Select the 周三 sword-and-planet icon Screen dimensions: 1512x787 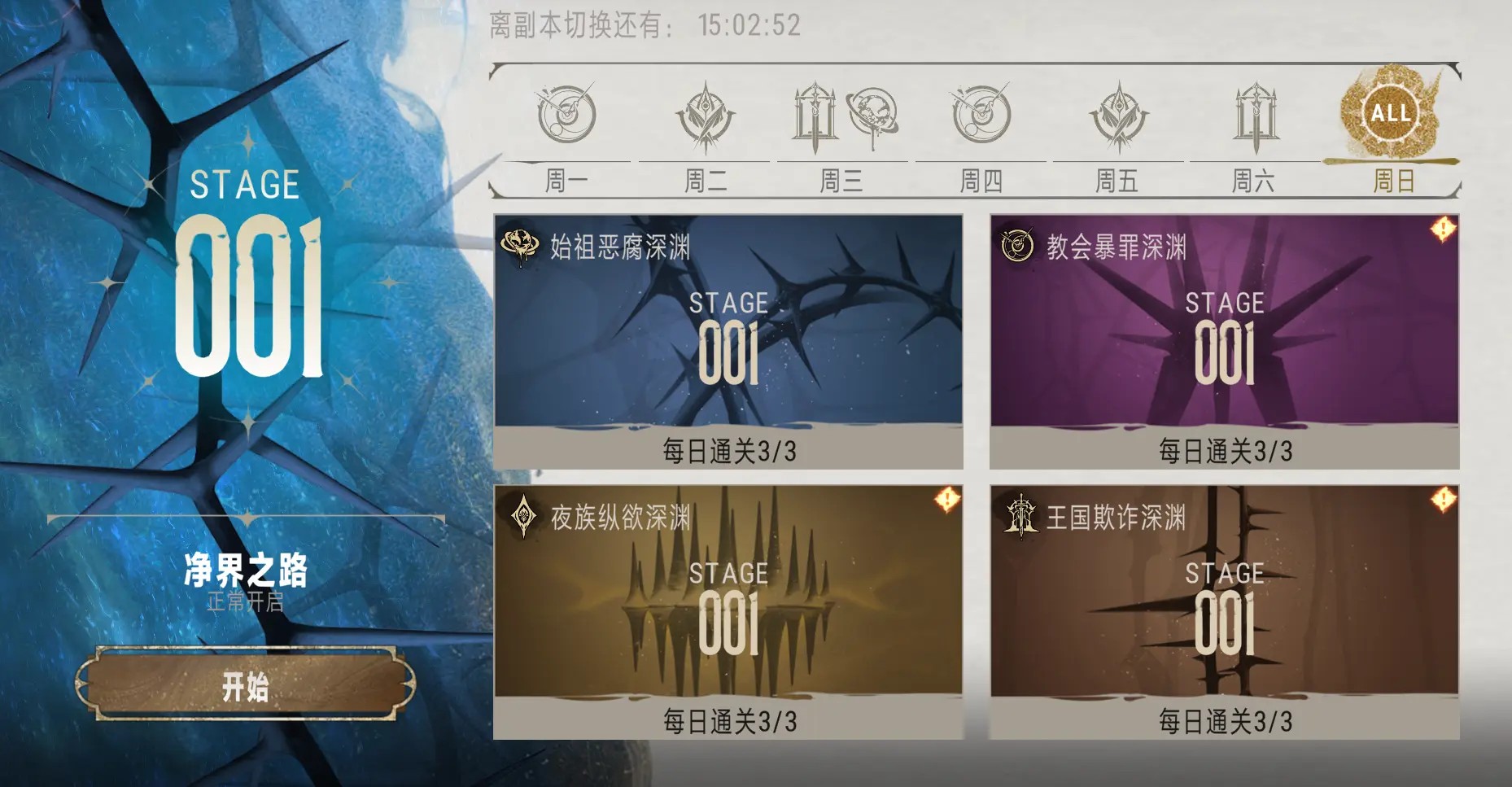(x=843, y=116)
